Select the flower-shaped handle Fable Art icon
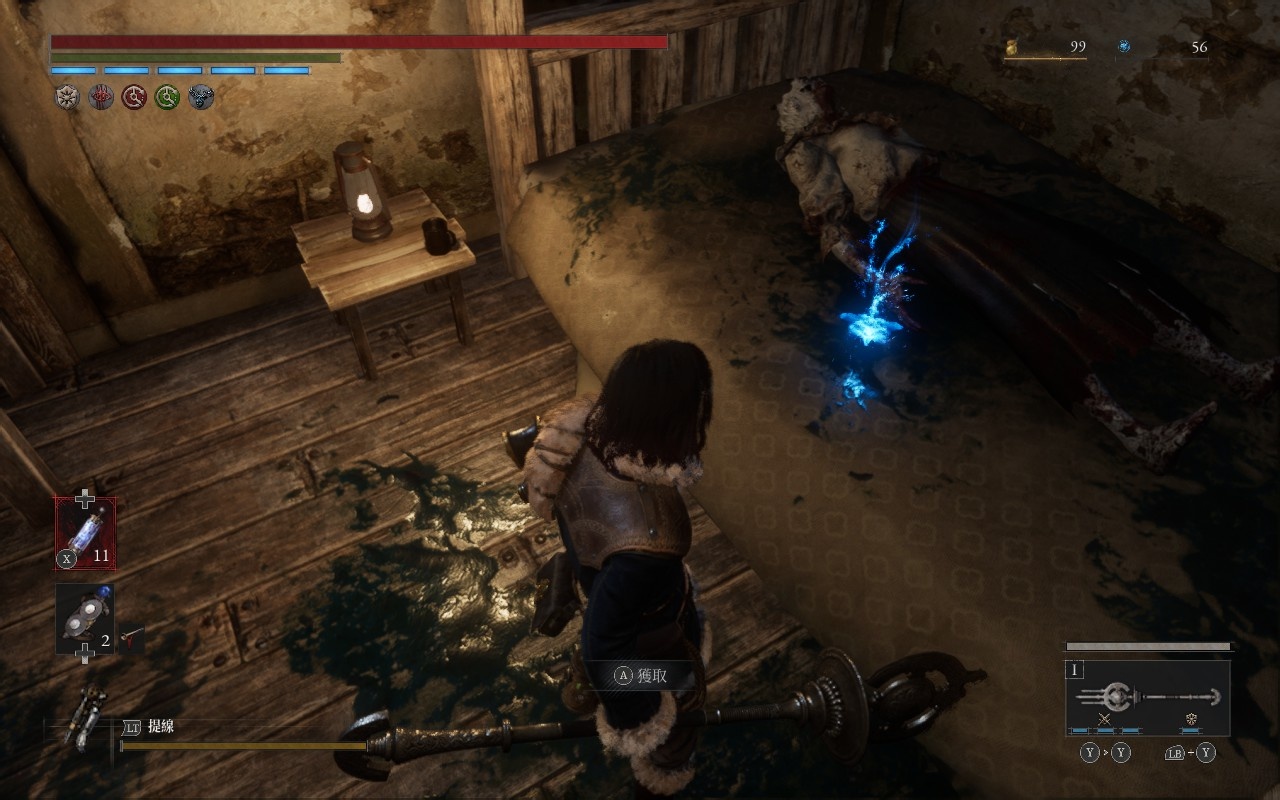This screenshot has height=800, width=1280. point(1191,718)
